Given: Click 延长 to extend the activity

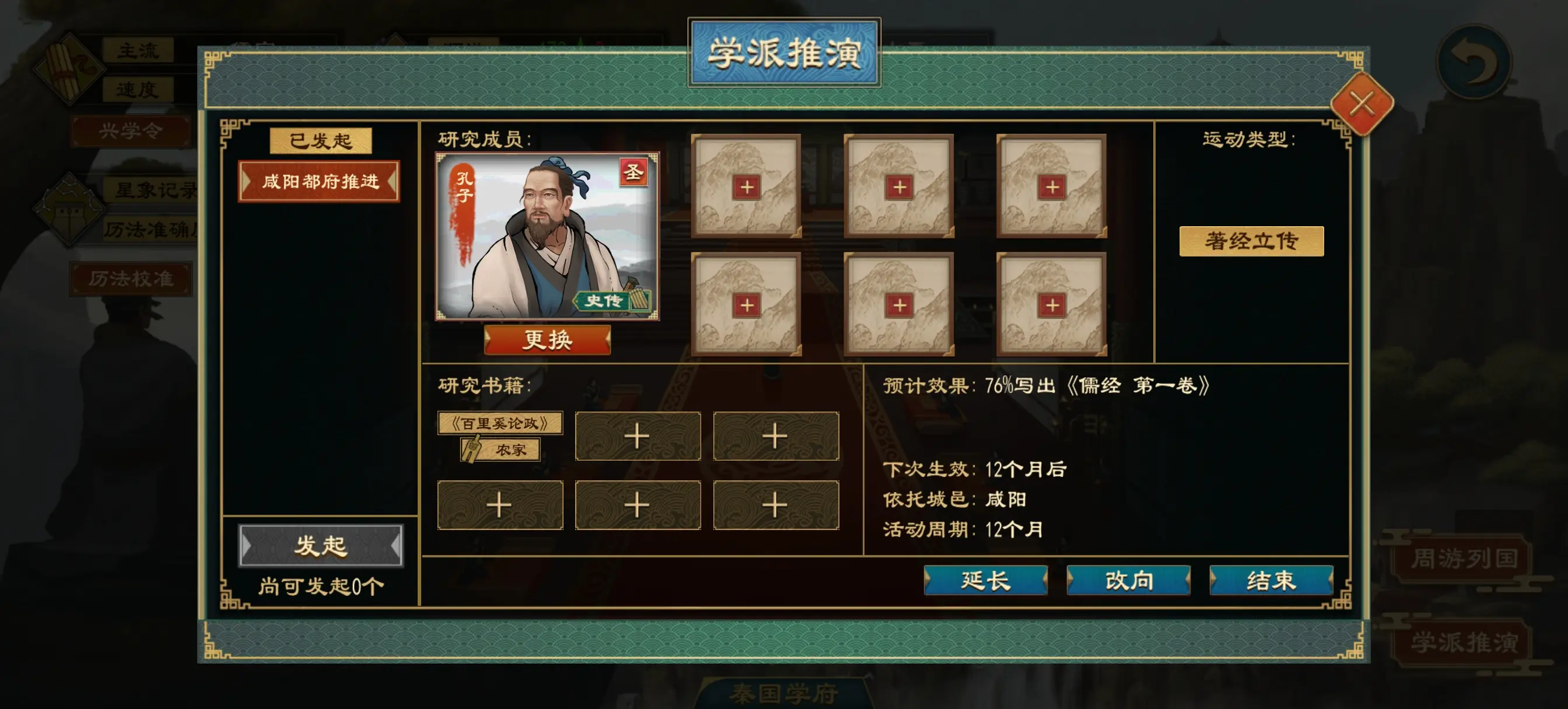Looking at the screenshot, I should tap(986, 582).
